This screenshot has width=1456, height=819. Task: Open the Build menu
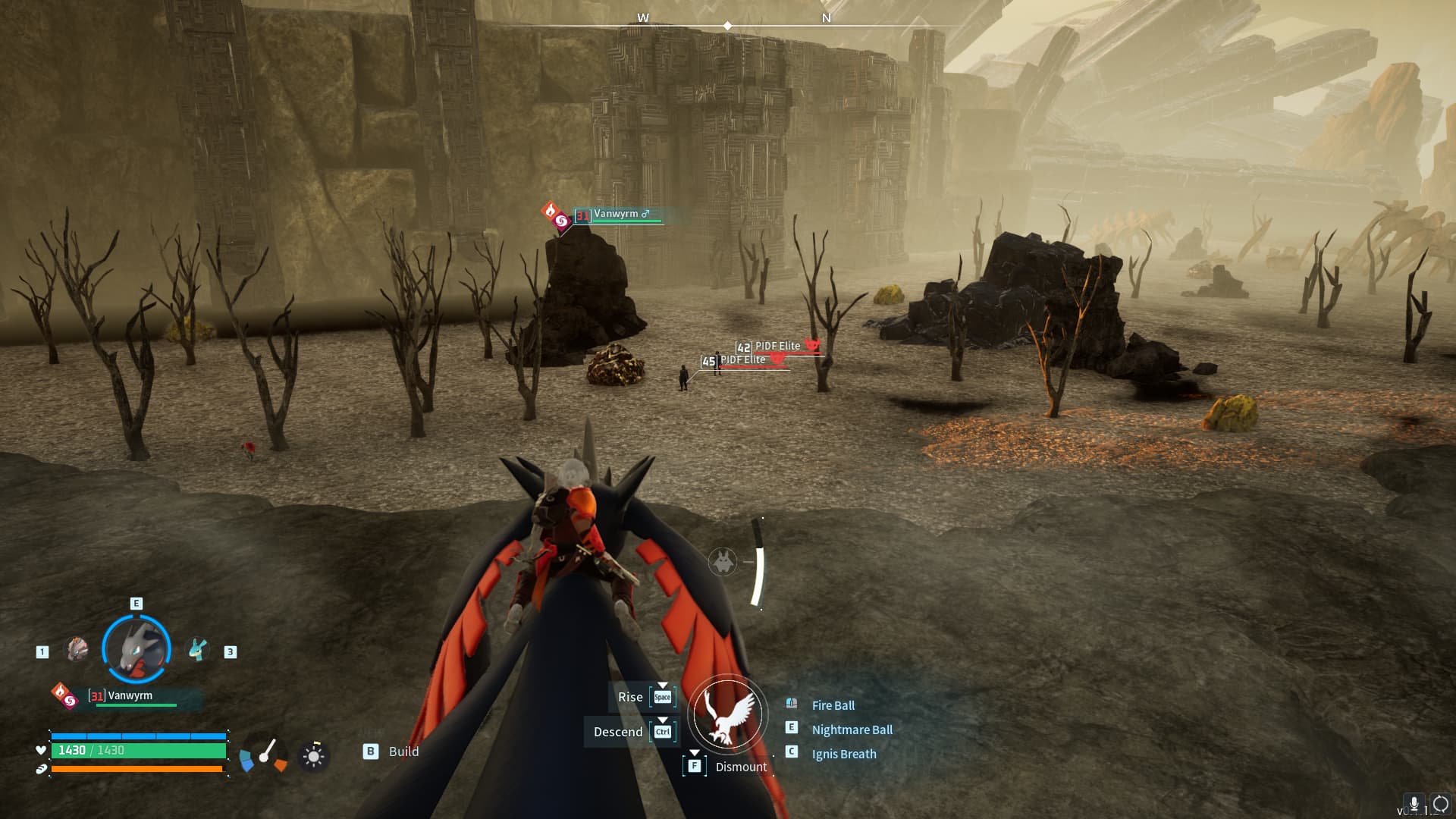click(x=403, y=752)
